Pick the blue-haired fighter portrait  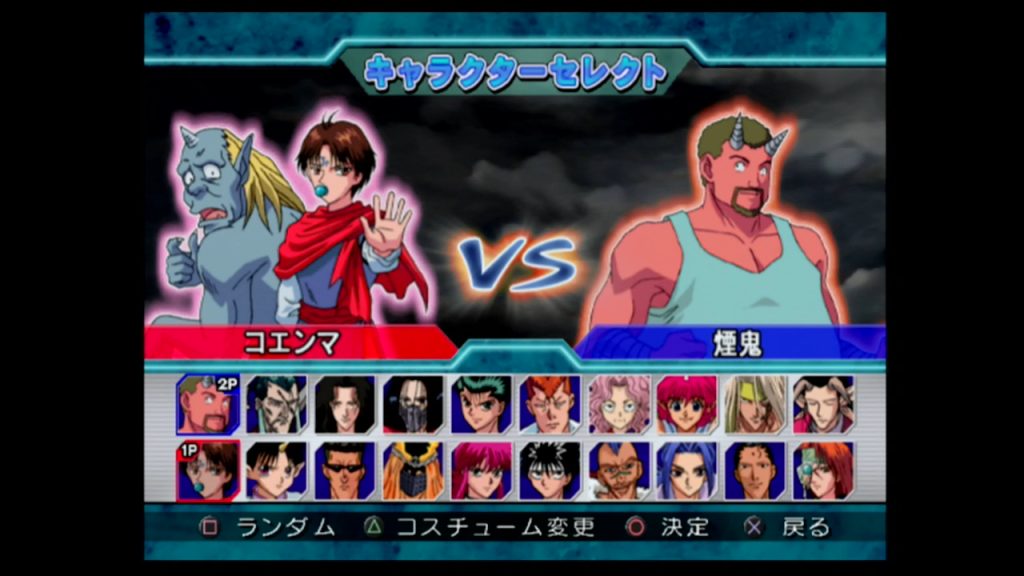(686, 470)
